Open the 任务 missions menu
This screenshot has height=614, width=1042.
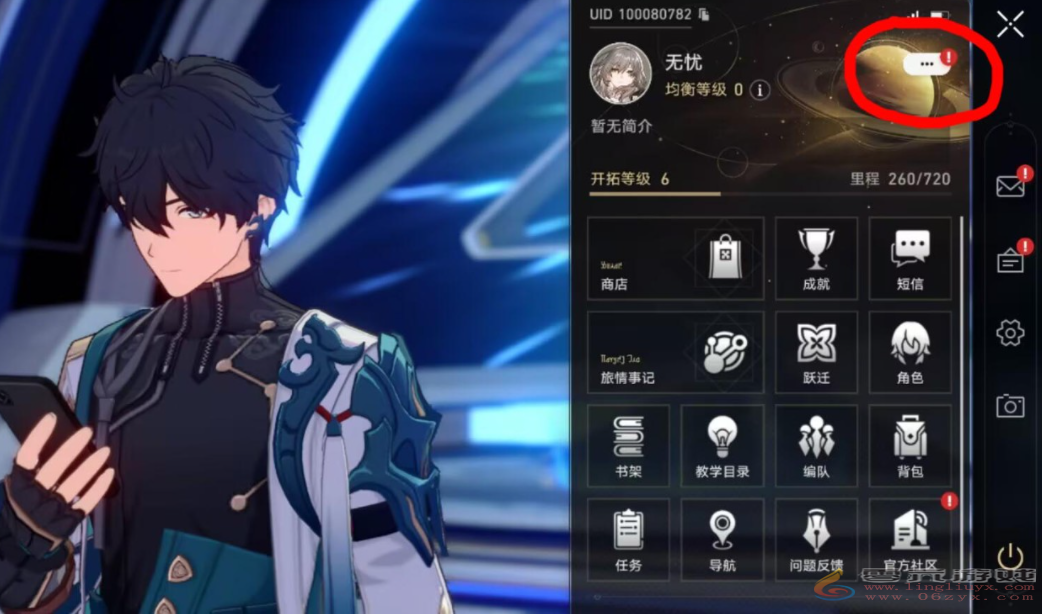(628, 538)
